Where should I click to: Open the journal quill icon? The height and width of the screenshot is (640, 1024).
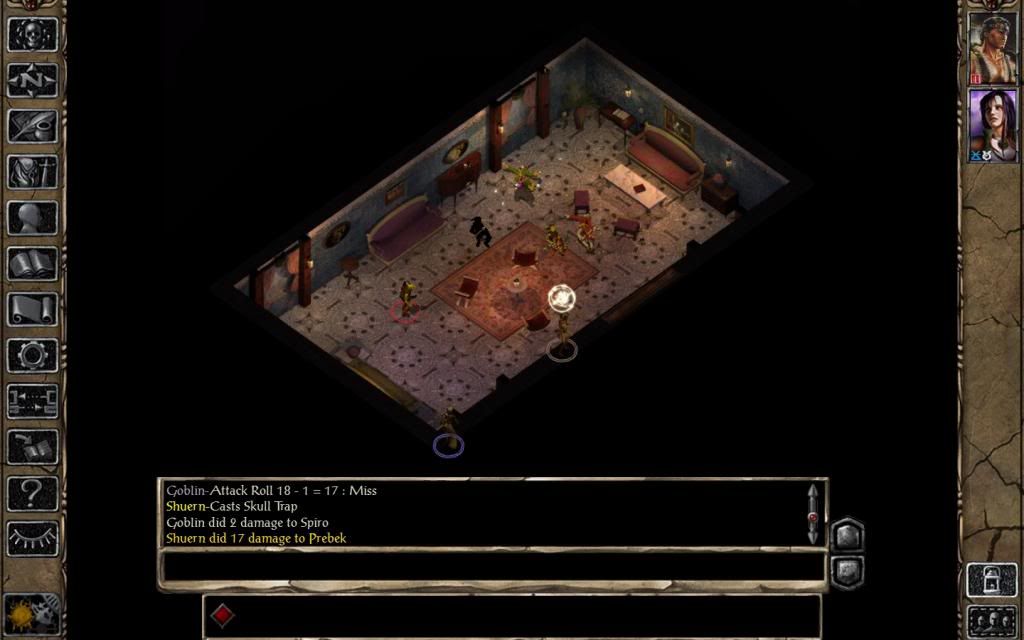(33, 125)
